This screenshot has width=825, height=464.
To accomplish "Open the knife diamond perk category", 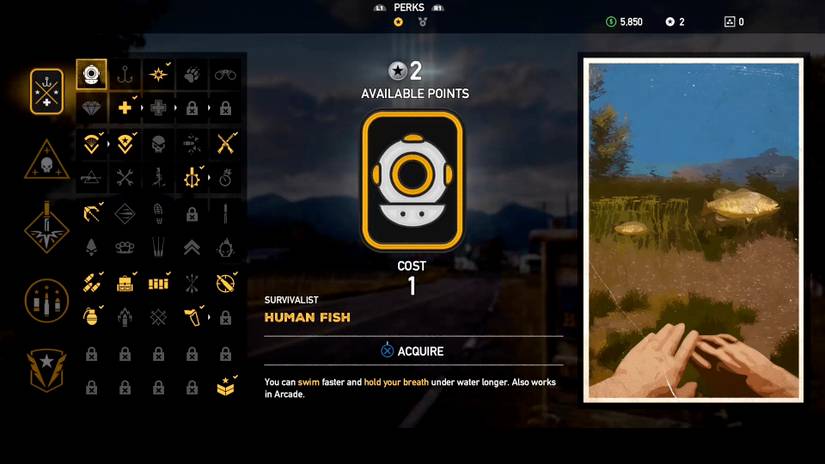I will point(47,228).
